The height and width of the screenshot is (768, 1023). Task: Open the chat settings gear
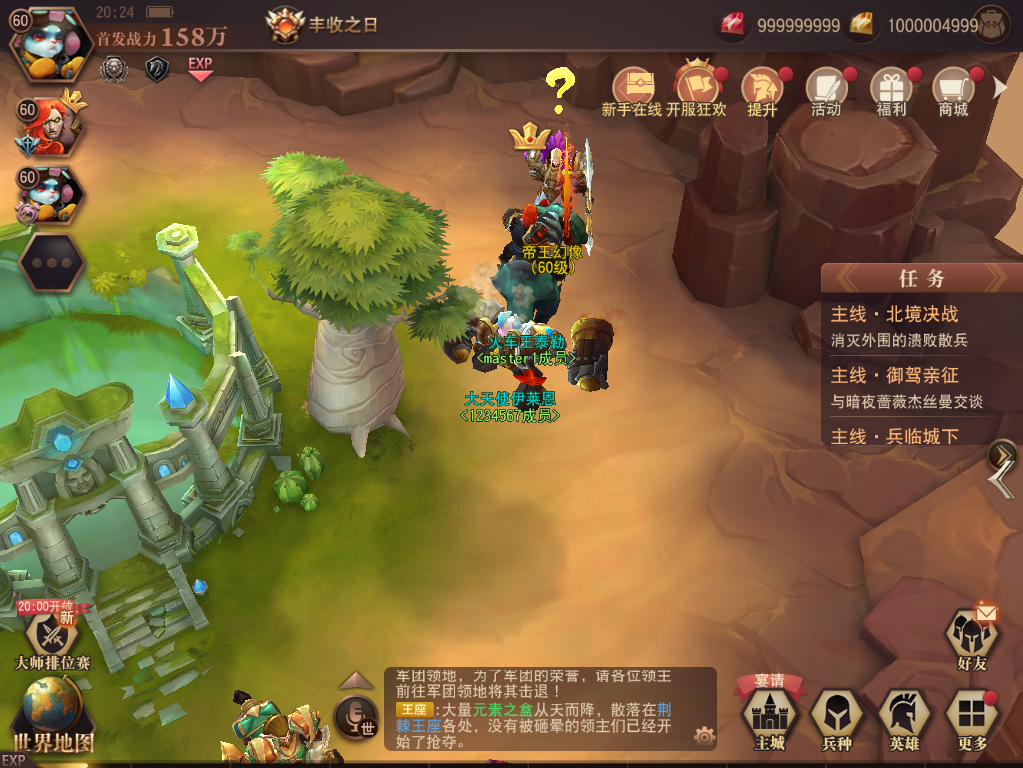click(x=705, y=737)
